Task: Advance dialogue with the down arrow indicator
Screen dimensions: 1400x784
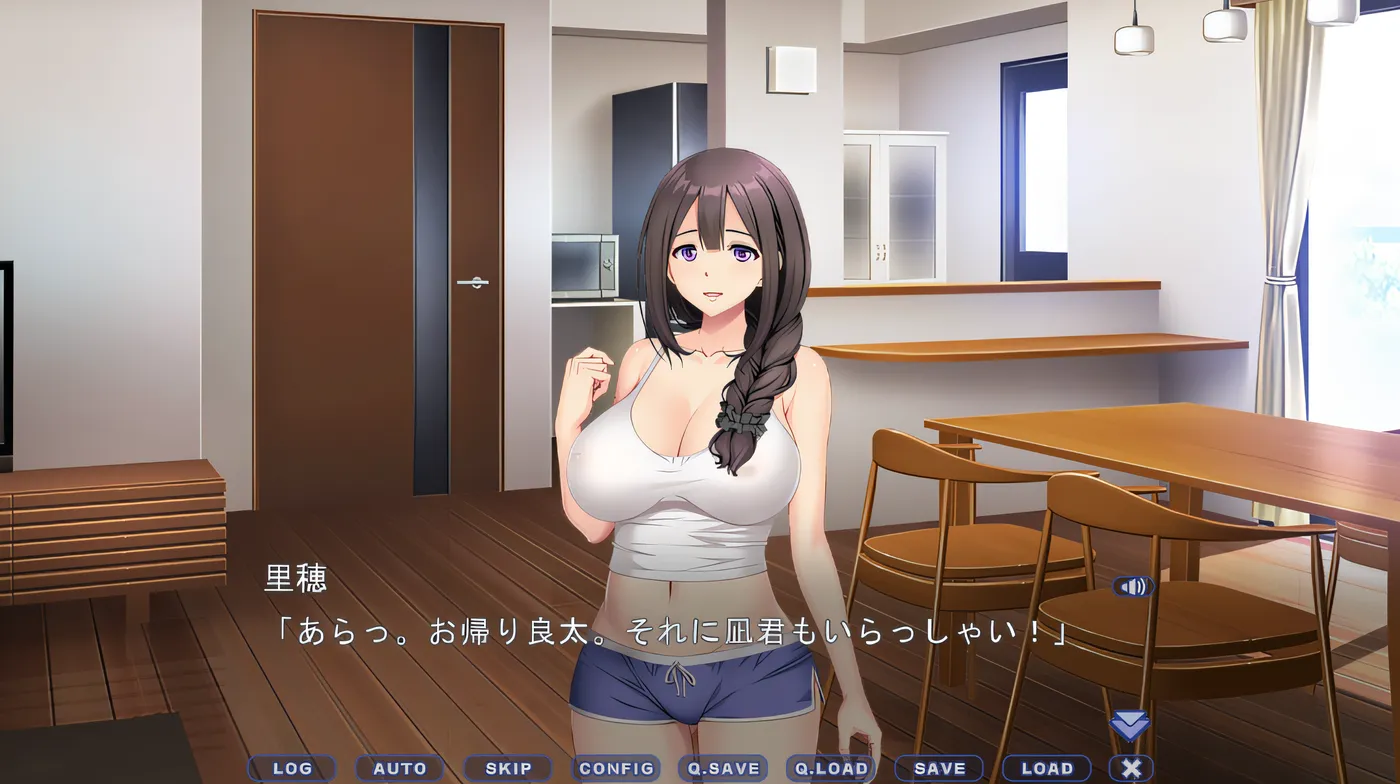Action: 1130,726
